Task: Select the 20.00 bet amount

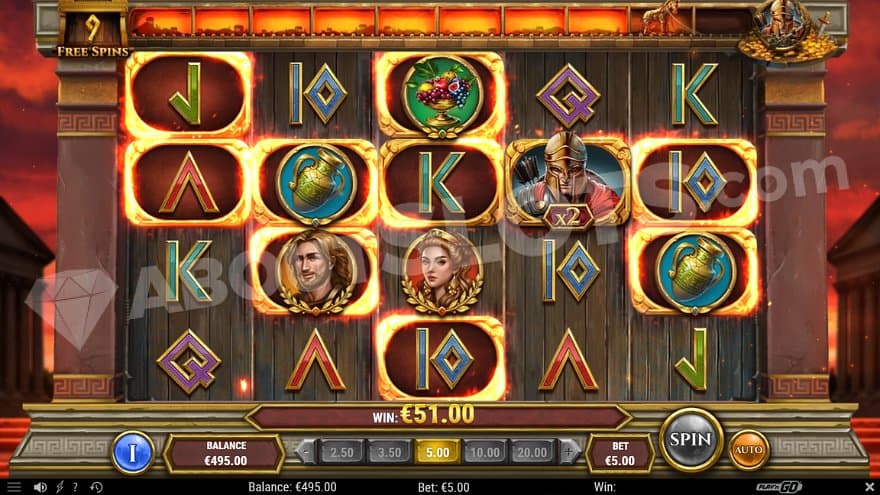Action: point(530,452)
